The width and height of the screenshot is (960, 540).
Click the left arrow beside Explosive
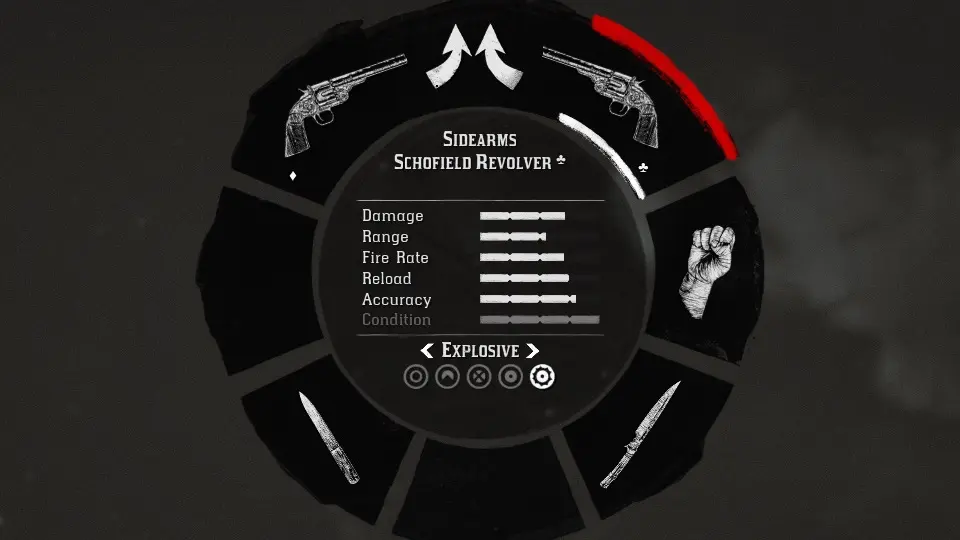tap(427, 350)
